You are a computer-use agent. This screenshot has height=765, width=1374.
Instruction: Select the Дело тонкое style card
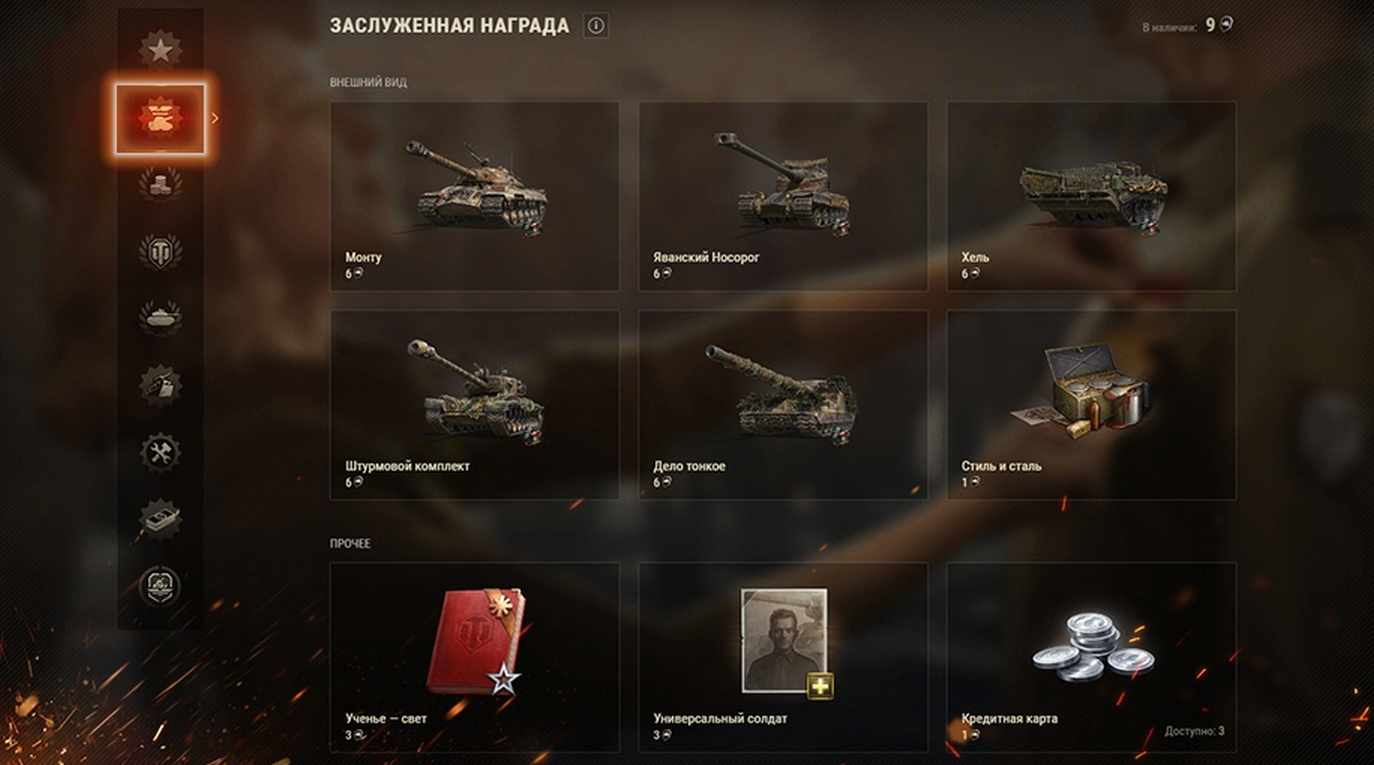coord(783,404)
